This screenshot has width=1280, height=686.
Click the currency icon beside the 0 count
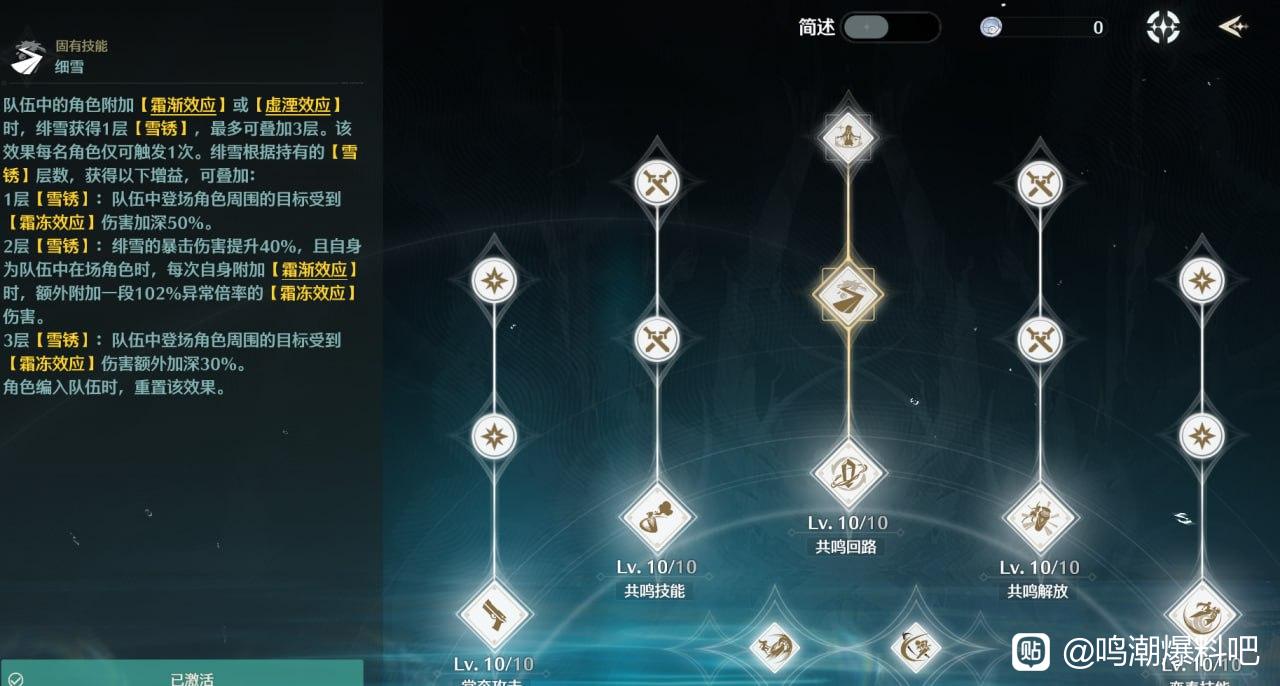click(x=991, y=27)
